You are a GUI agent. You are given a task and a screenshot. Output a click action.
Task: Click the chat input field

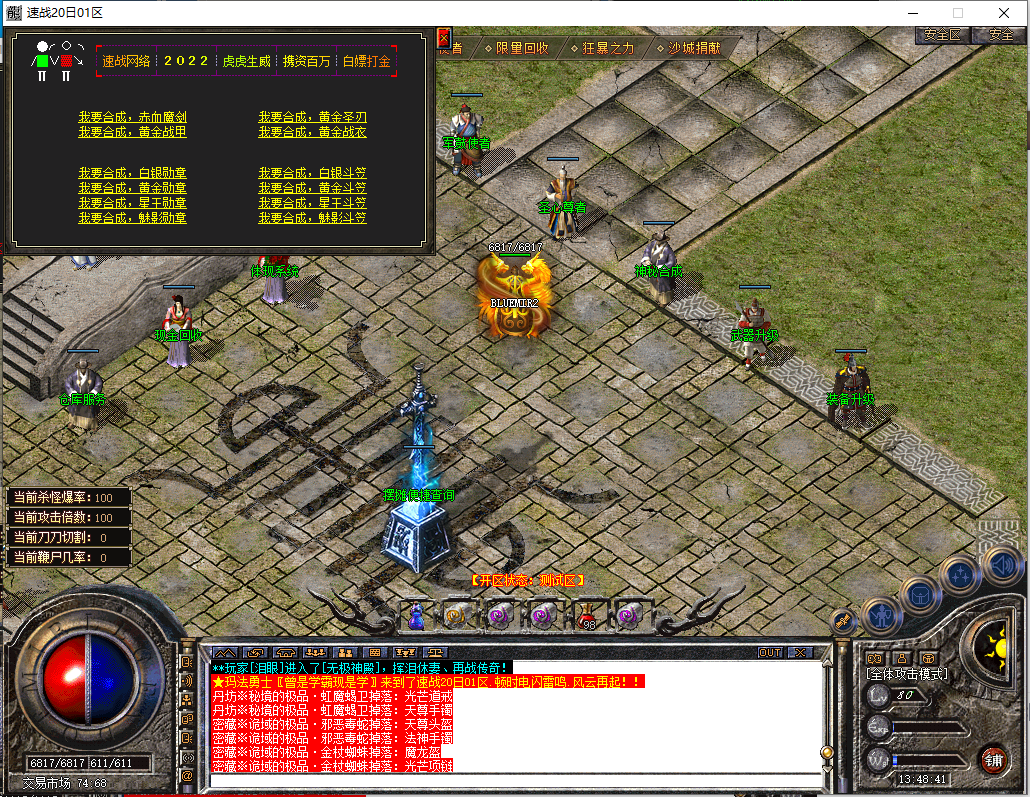tap(515, 779)
